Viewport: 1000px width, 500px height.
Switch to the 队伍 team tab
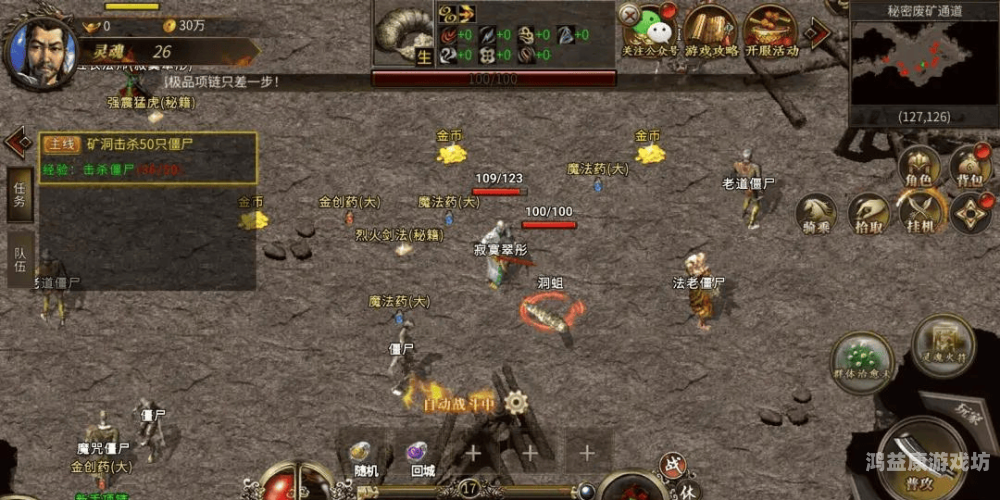point(20,258)
